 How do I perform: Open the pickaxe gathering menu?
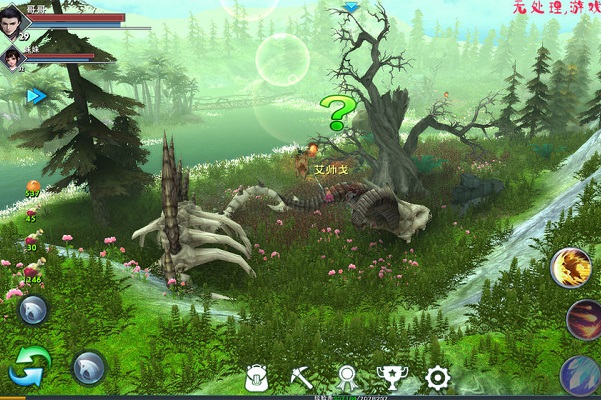click(x=302, y=378)
